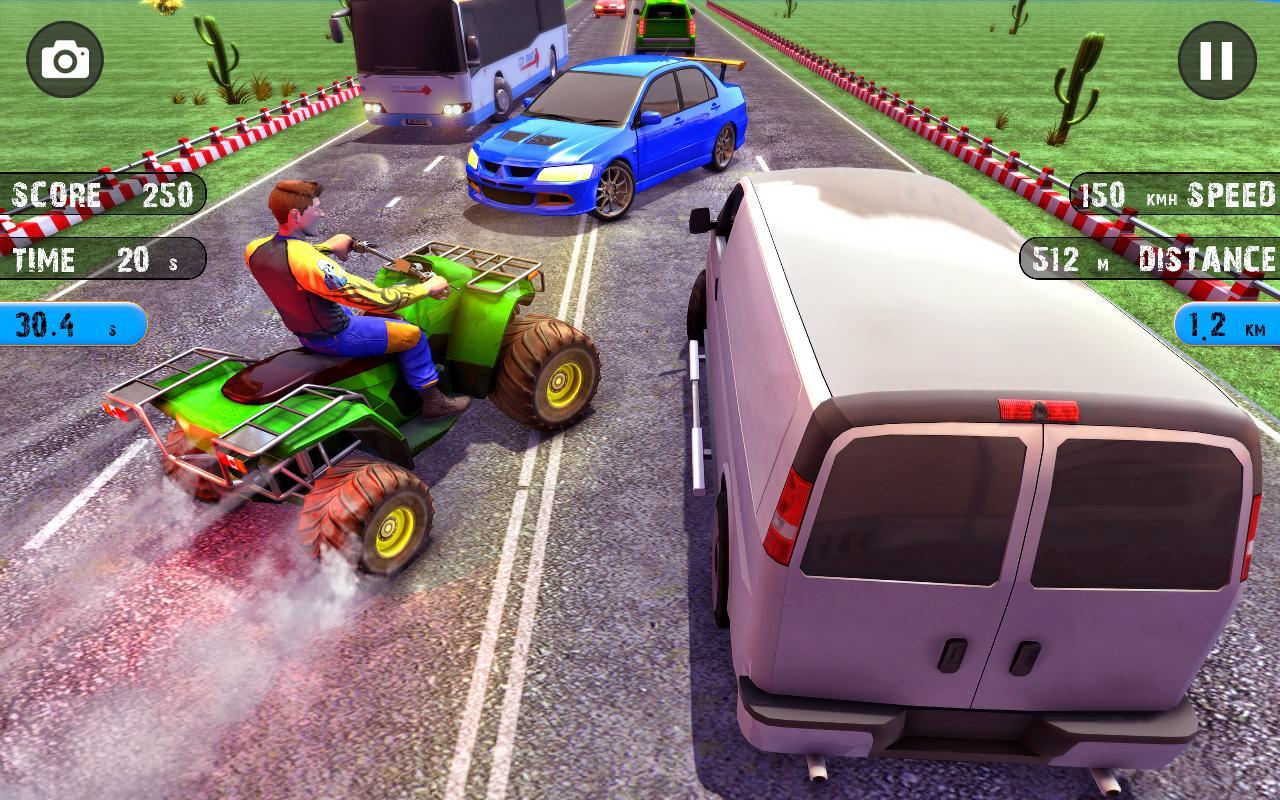This screenshot has width=1280, height=800.
Task: Select the TIME counter panel
Action: [x=100, y=259]
